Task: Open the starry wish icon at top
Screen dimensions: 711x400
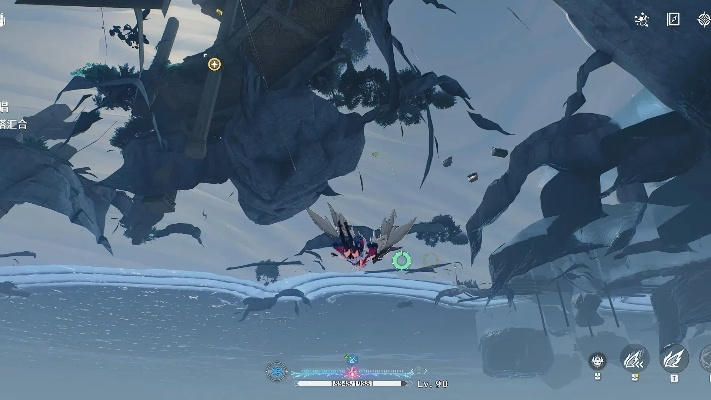Action: (642, 19)
